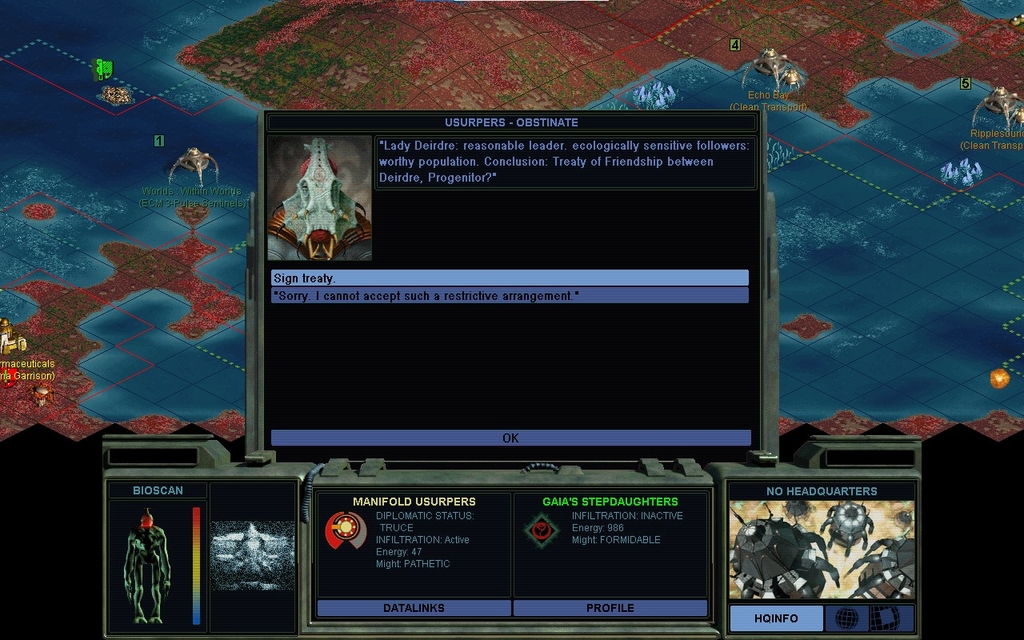Open the HQINFO tab

tap(776, 619)
